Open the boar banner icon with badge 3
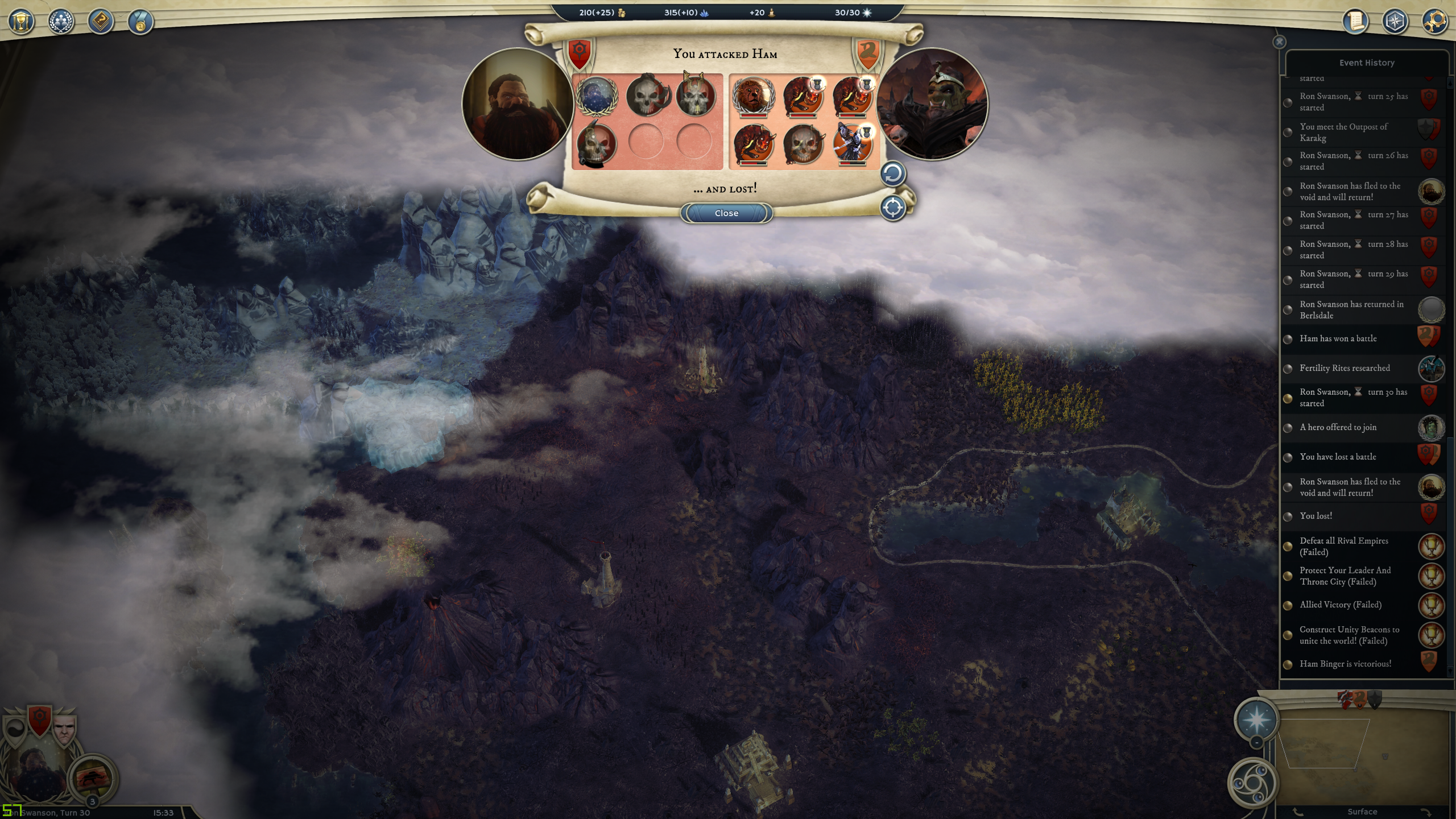The image size is (1456, 819). [x=93, y=779]
